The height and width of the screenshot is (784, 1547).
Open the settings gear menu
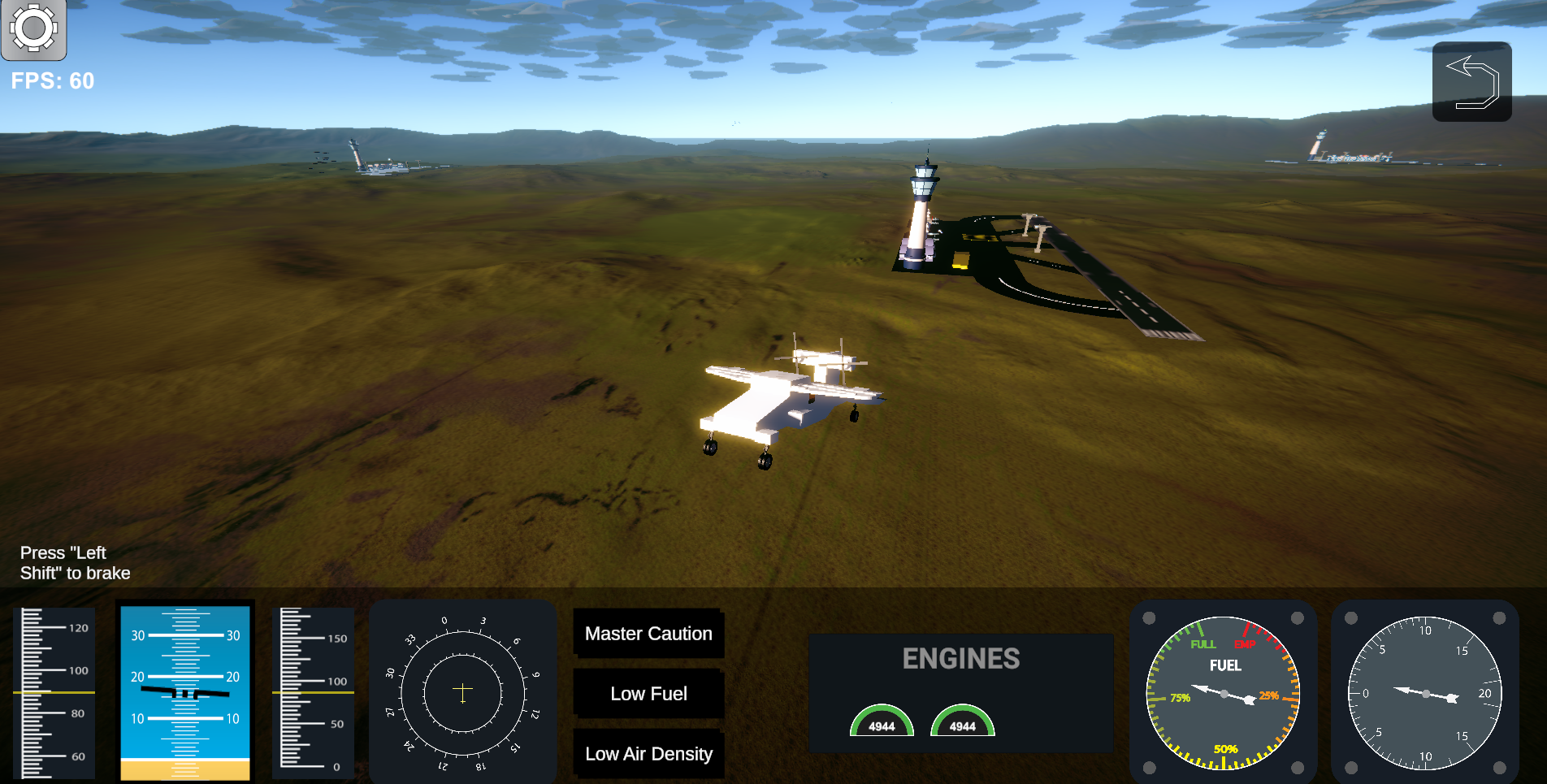[33, 29]
